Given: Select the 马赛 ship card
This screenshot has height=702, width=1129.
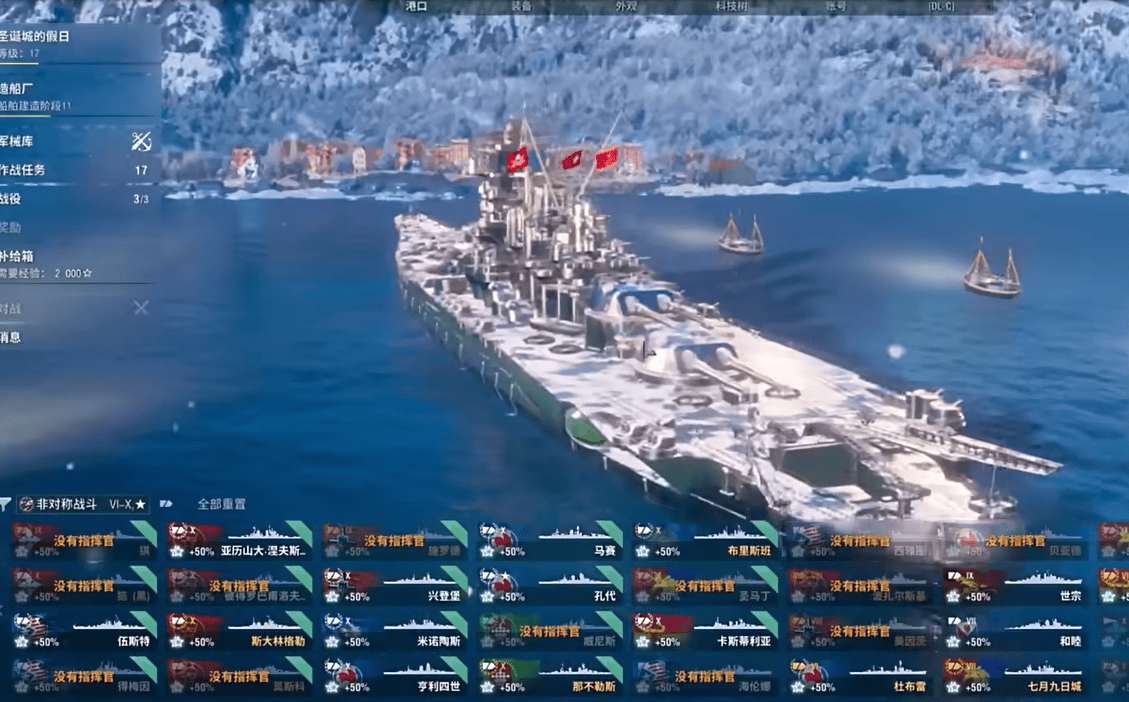Looking at the screenshot, I should 549,541.
